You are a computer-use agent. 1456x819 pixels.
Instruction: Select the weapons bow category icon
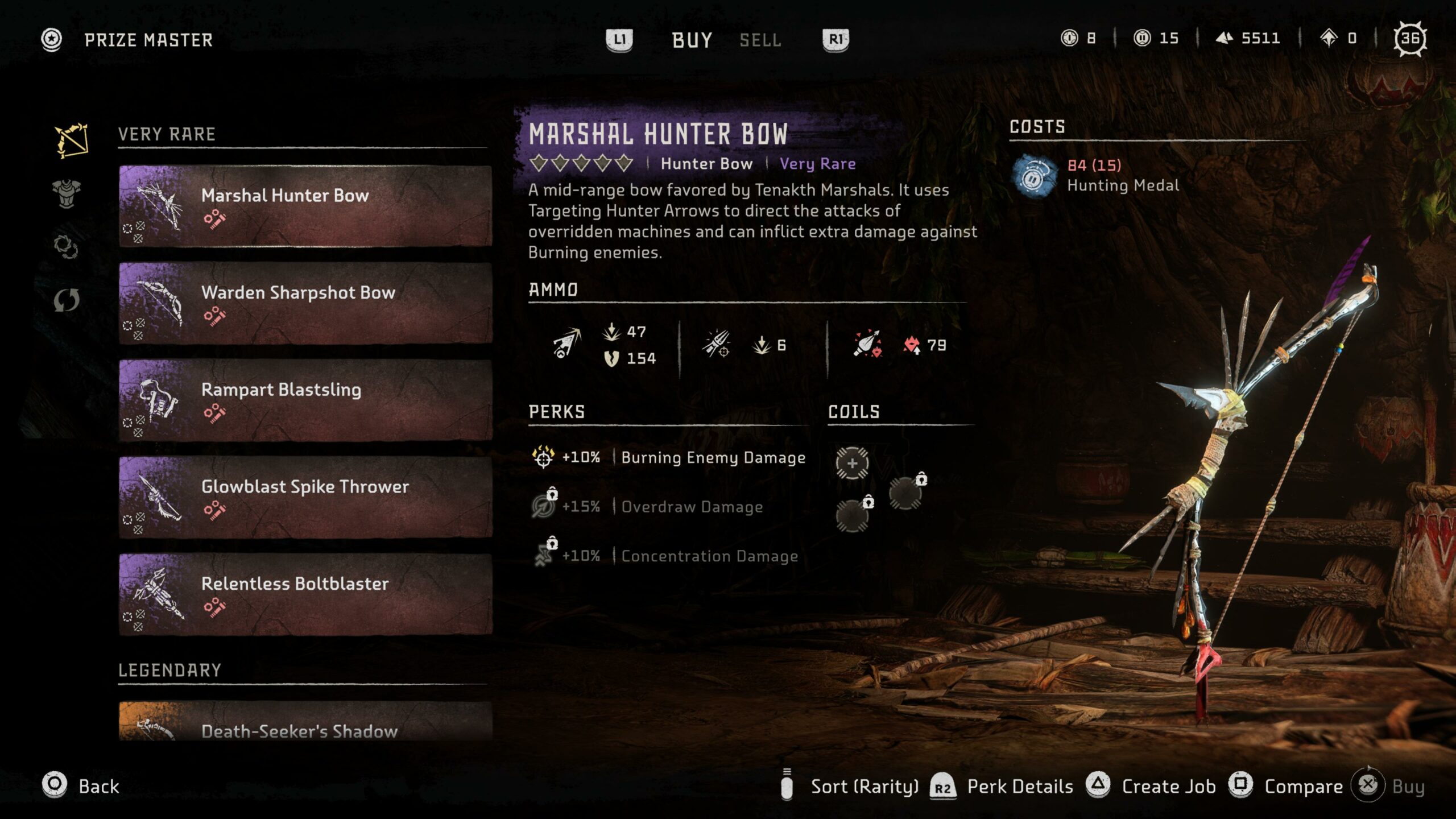point(71,140)
